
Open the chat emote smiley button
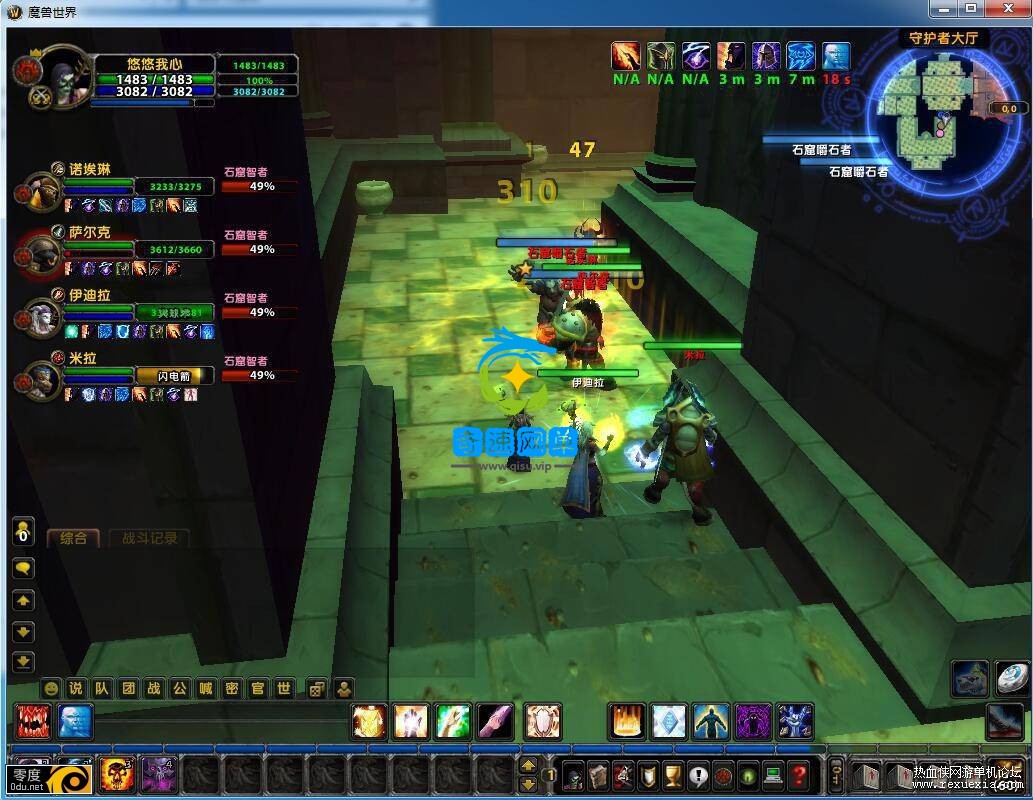[x=51, y=688]
